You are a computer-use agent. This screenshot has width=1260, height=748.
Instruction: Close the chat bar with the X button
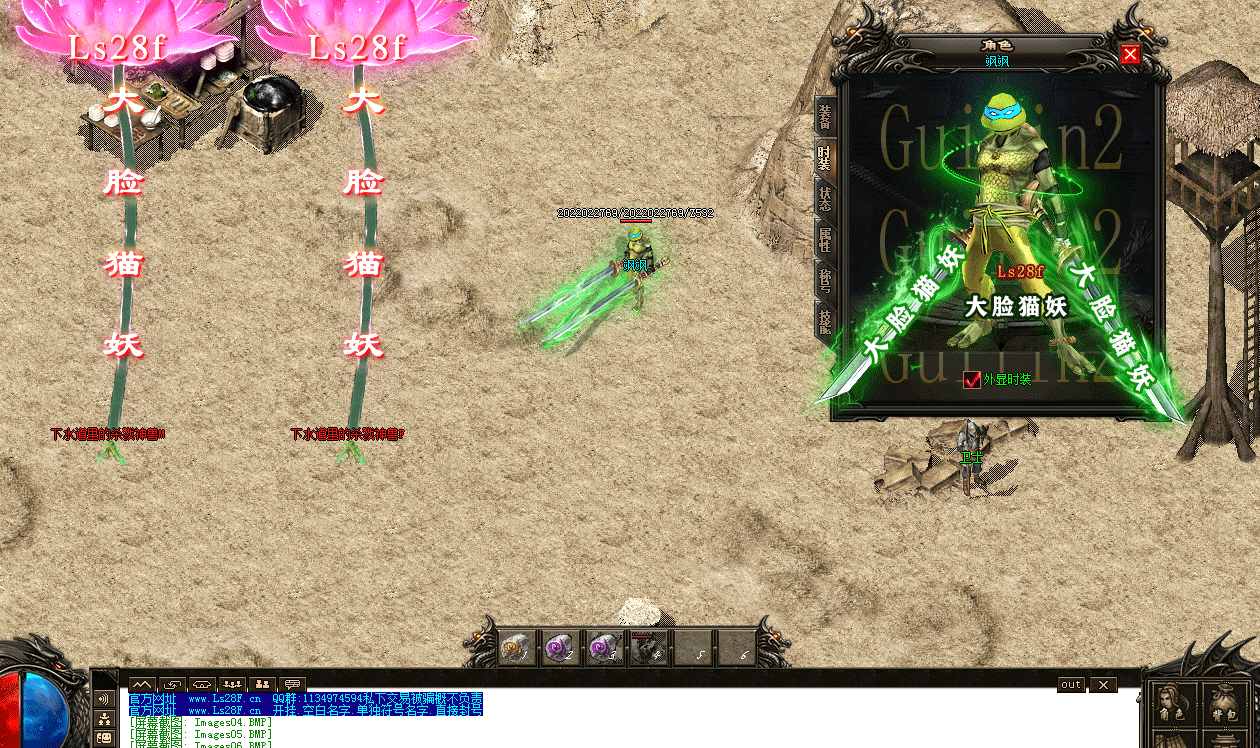click(x=1102, y=685)
